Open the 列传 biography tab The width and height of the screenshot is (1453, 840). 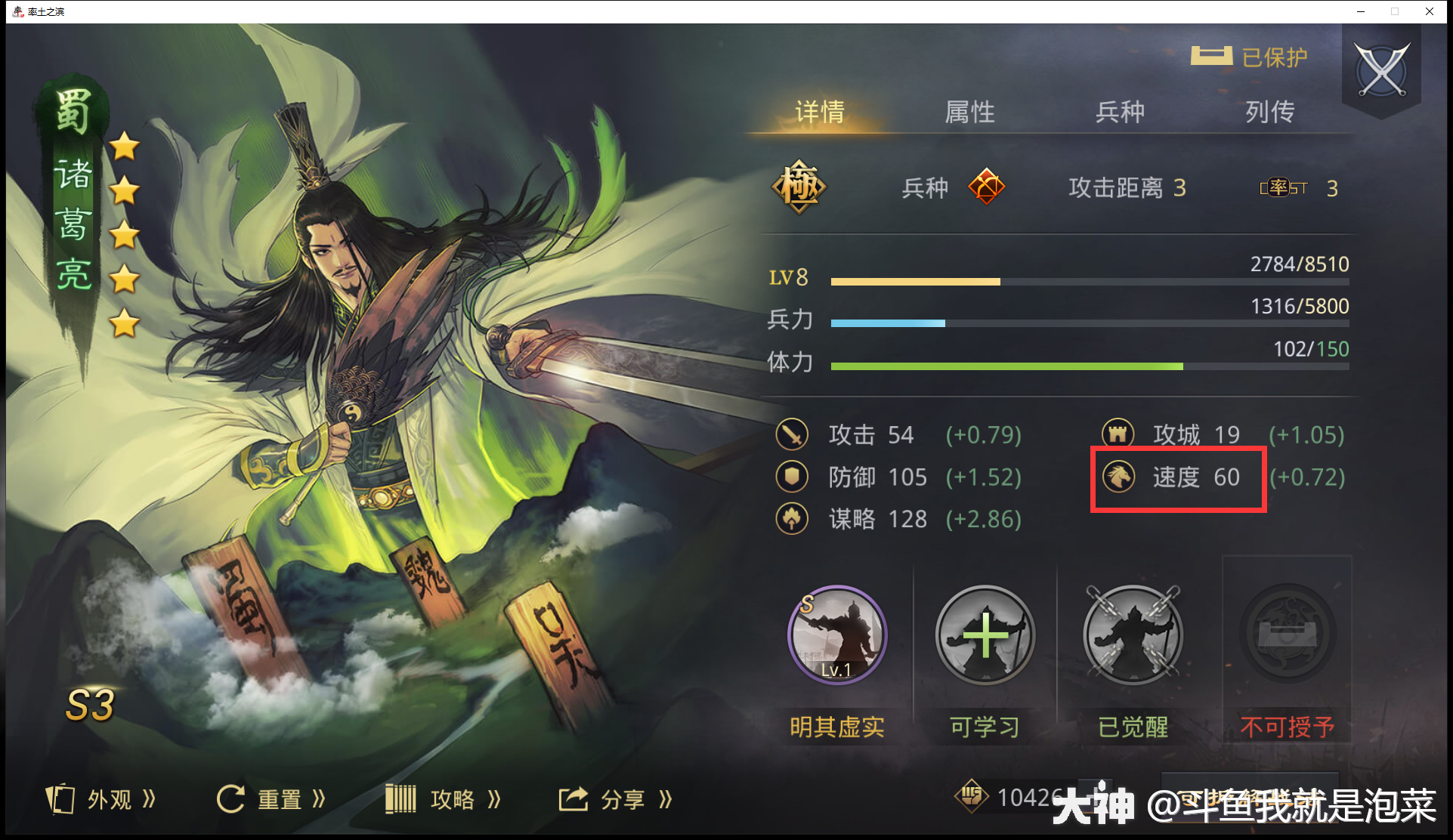pos(1269,112)
